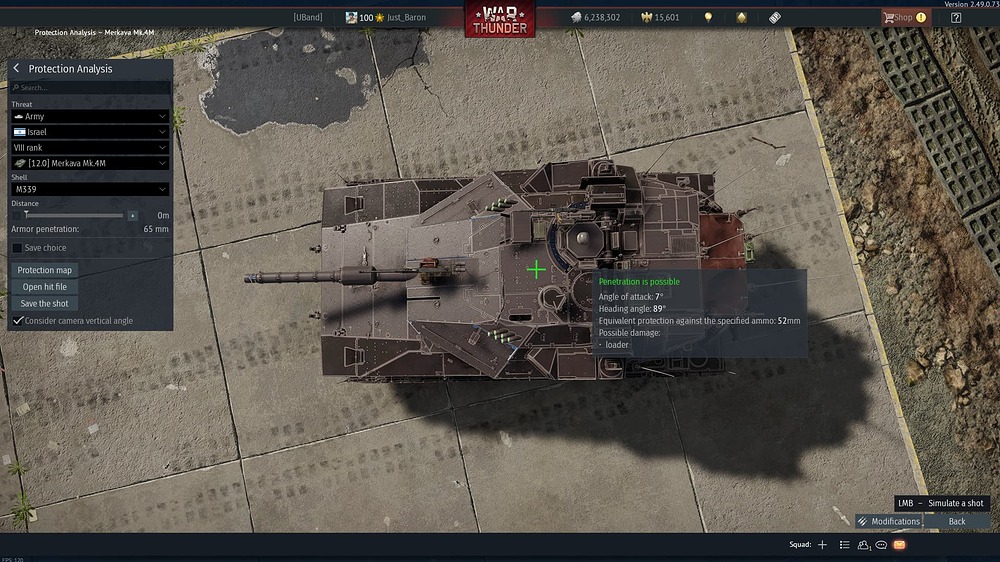The width and height of the screenshot is (1000, 562).
Task: Choose a different shell from M339 dropdown
Action: pos(90,189)
